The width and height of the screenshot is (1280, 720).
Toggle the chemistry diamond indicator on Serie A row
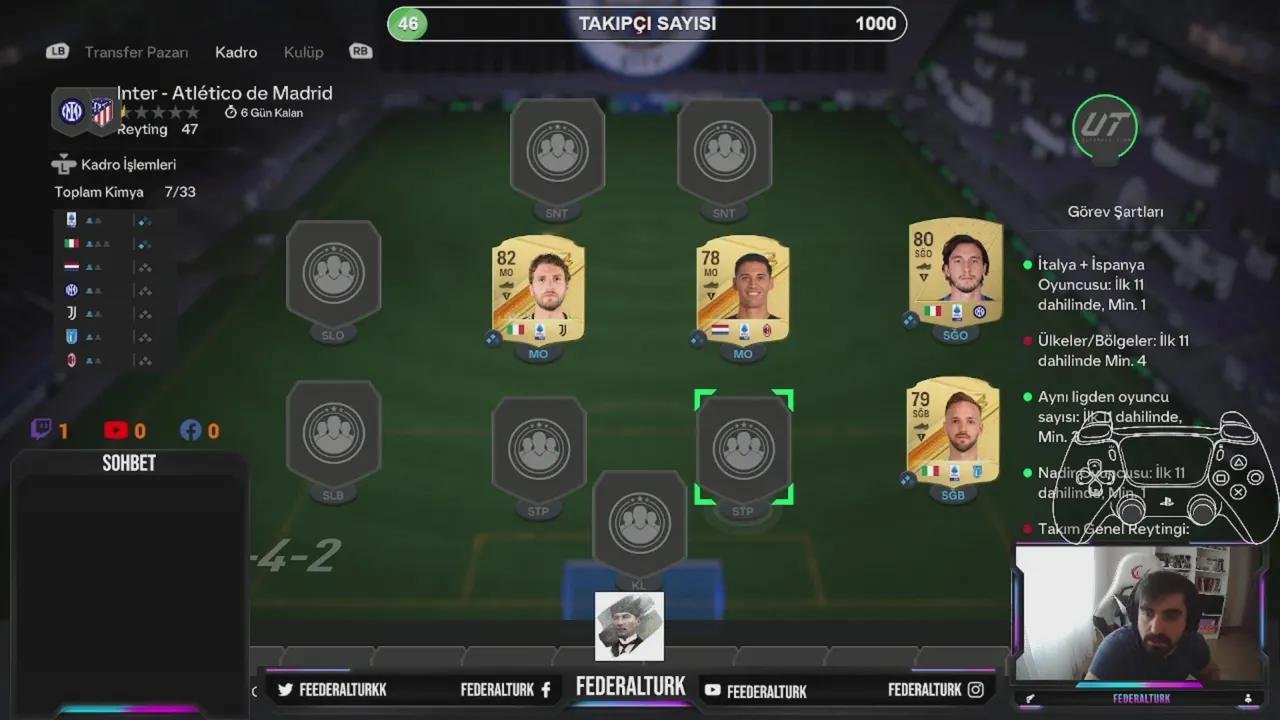pos(145,220)
